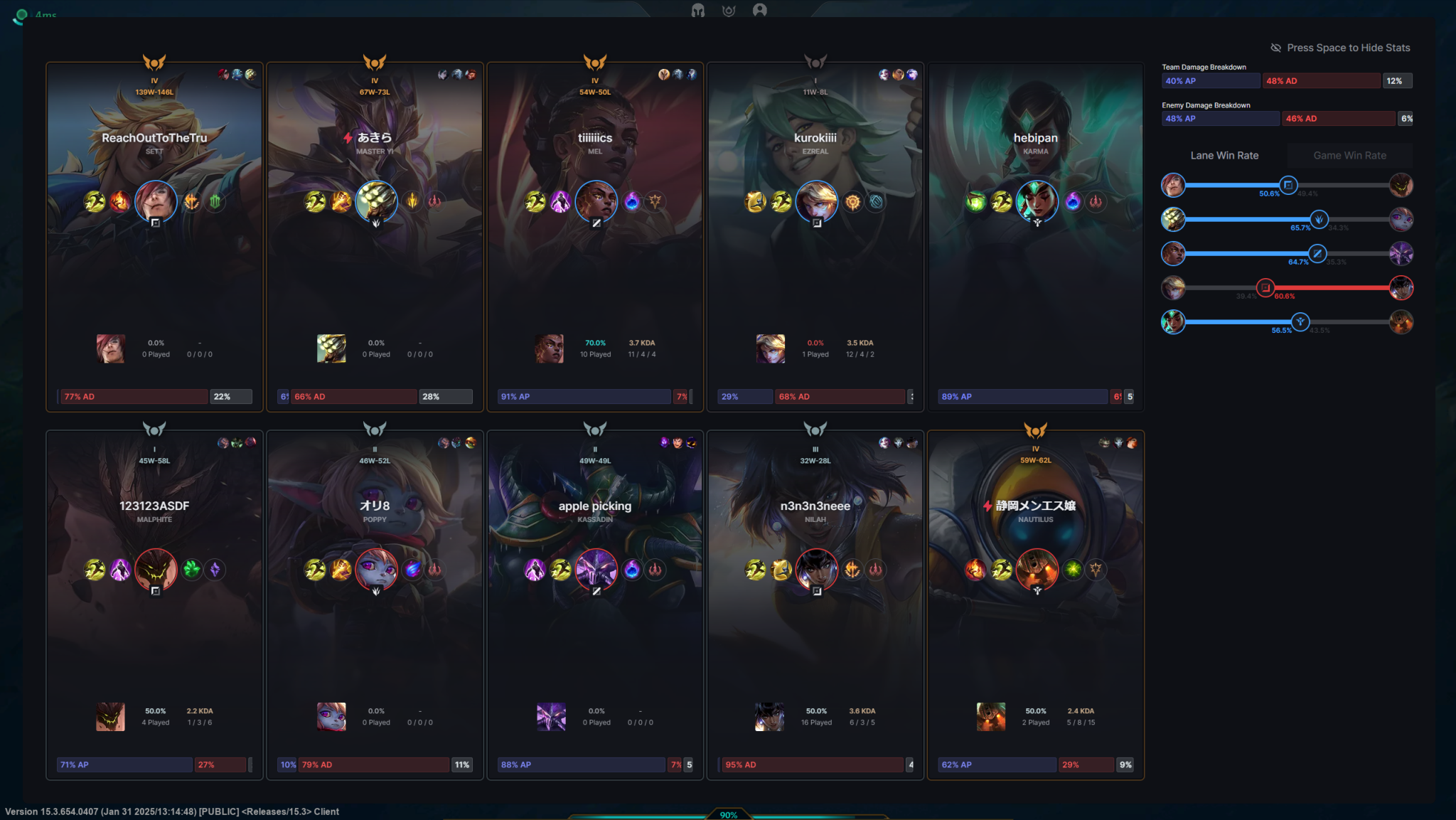Click the 48% AP enemy damage bar
1456x820 pixels.
[x=1221, y=119]
